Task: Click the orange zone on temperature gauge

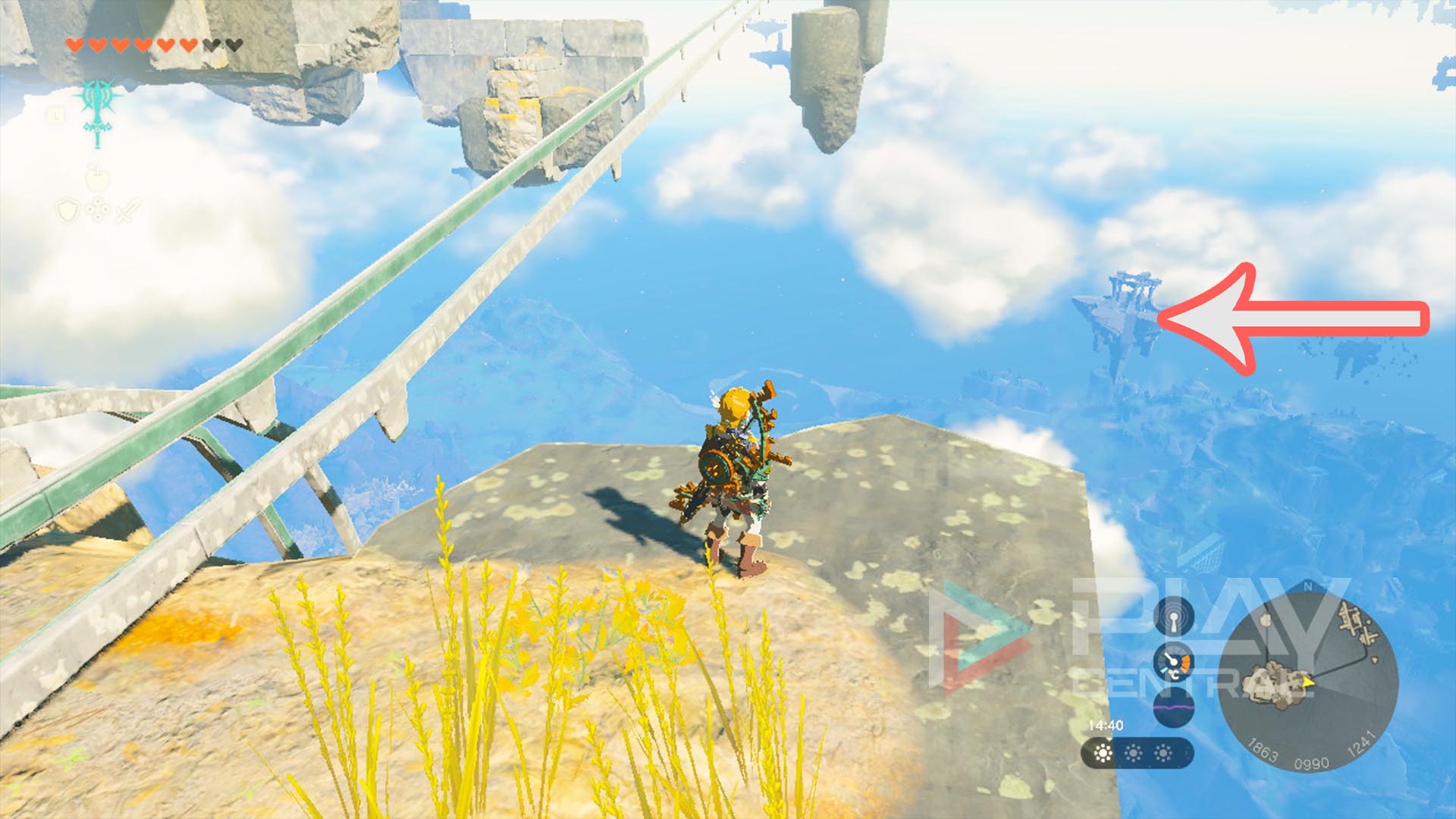Action: pyautogui.click(x=1185, y=663)
